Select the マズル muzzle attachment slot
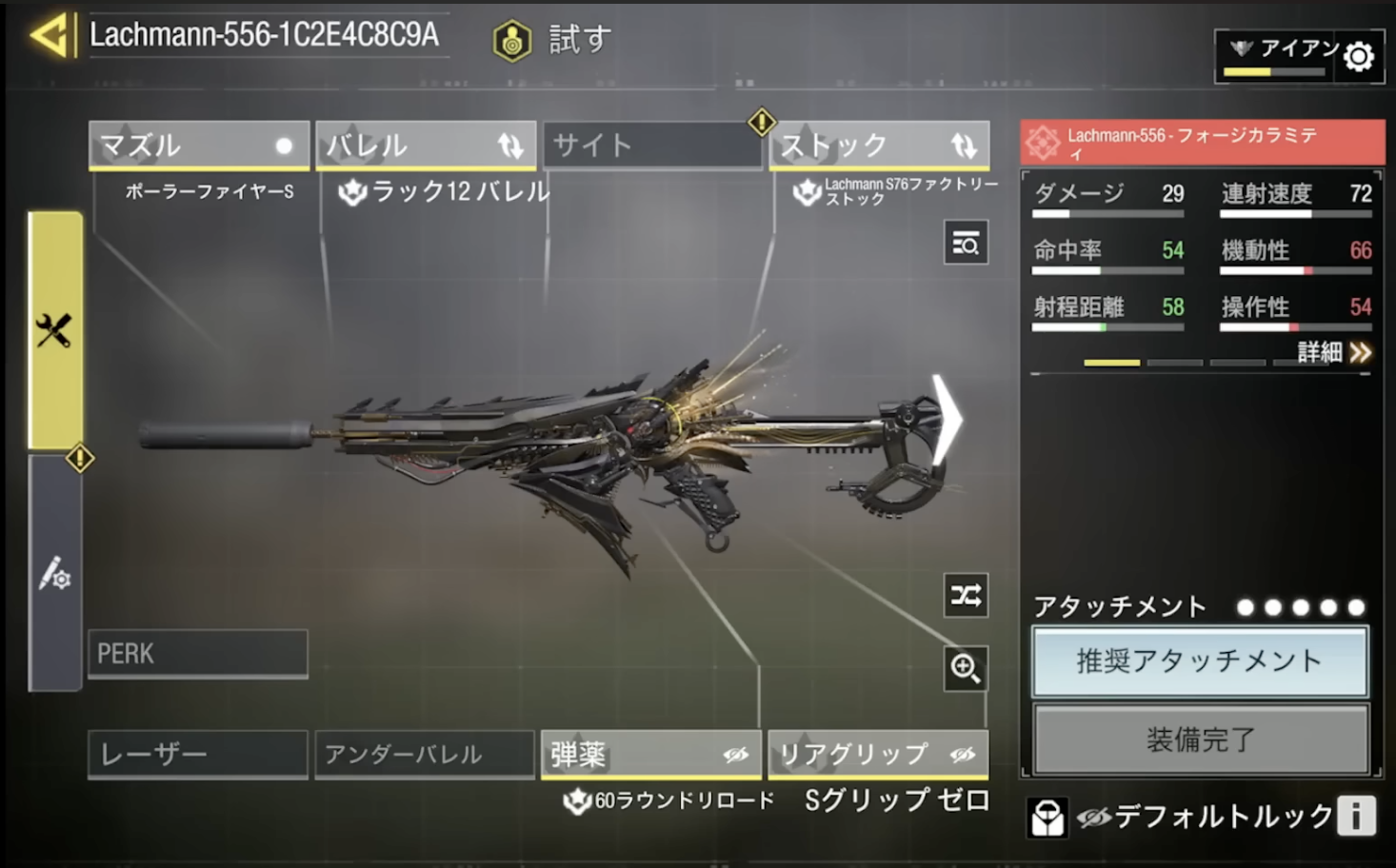 pyautogui.click(x=198, y=146)
